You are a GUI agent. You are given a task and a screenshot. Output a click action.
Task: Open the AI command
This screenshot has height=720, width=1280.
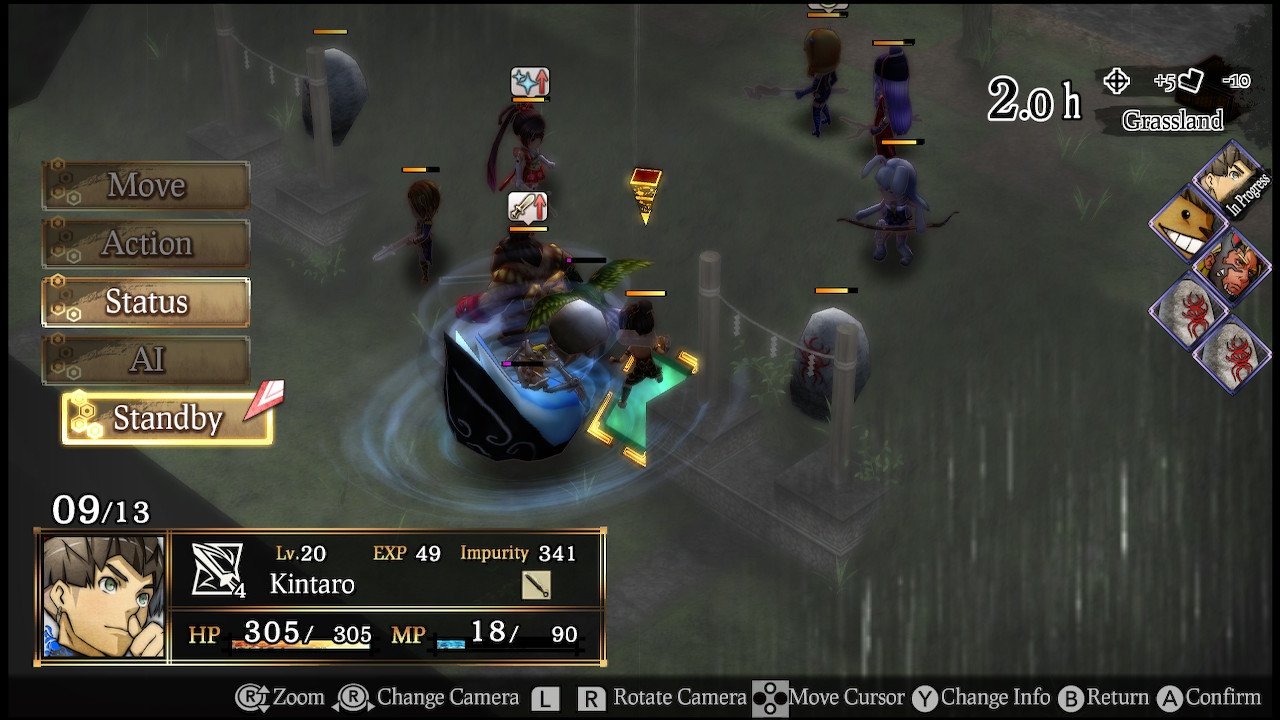[146, 360]
